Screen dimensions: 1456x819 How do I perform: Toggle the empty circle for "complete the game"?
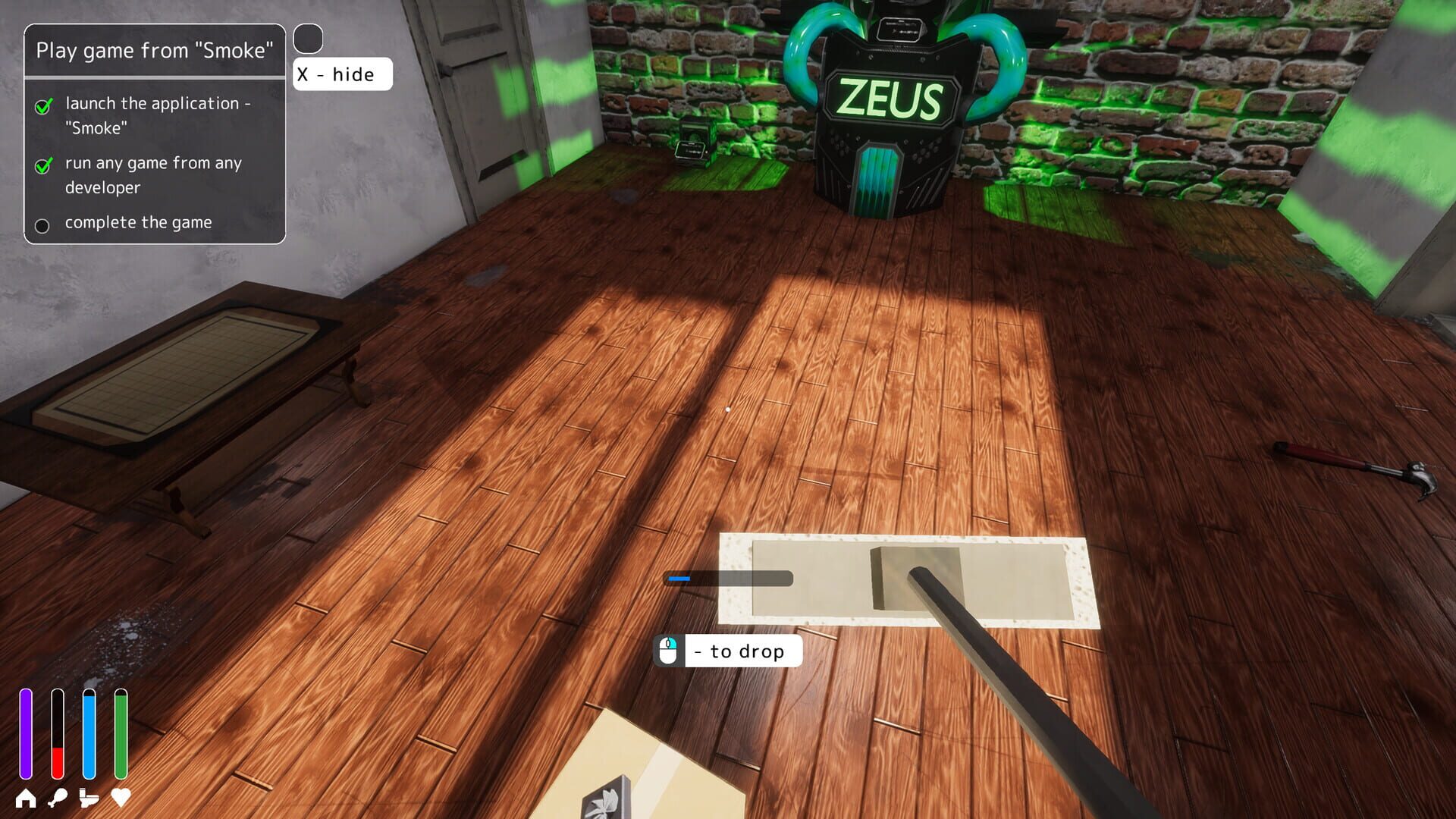[x=43, y=224]
